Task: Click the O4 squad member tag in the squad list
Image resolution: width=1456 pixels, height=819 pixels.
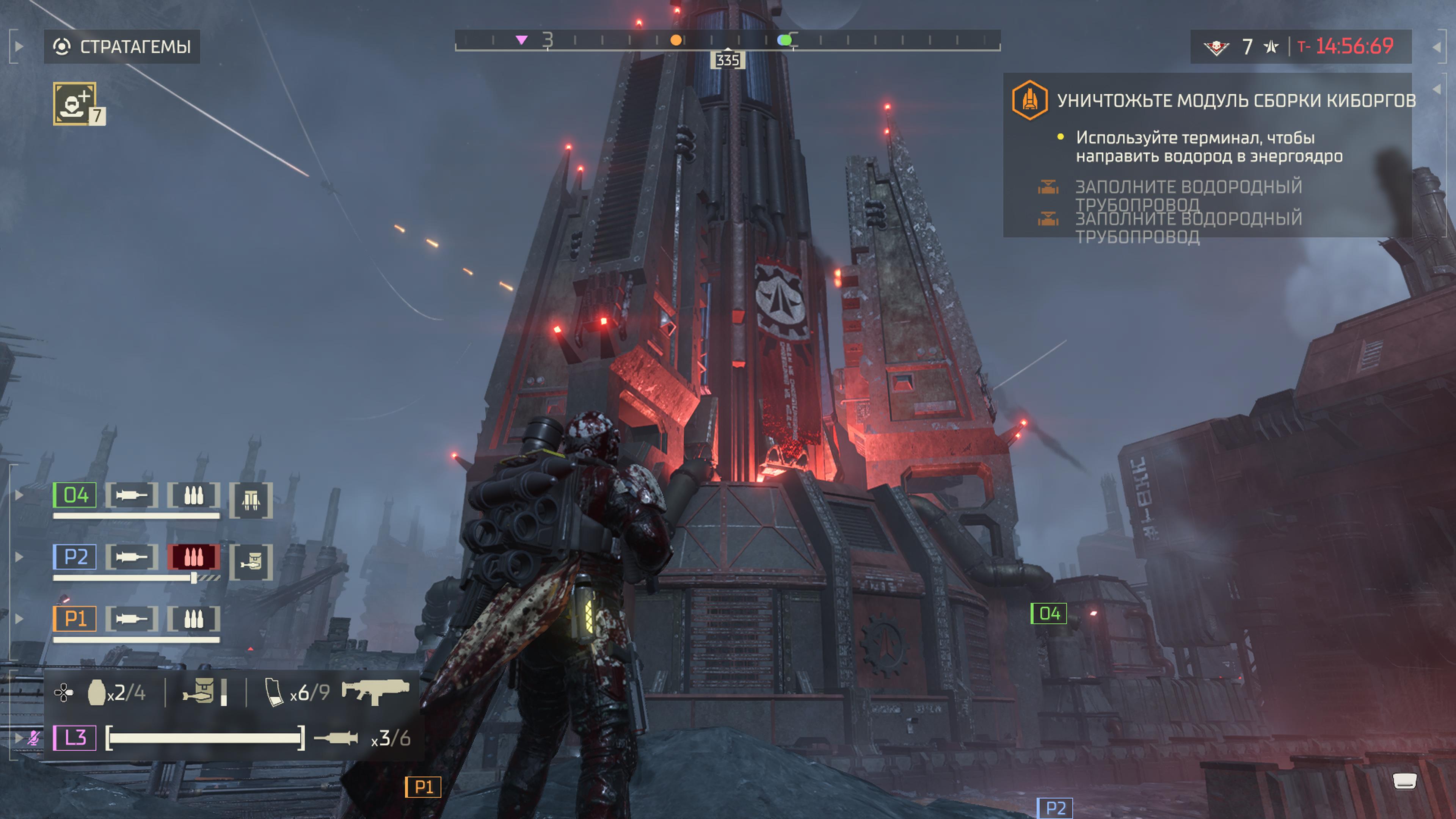Action: click(75, 496)
